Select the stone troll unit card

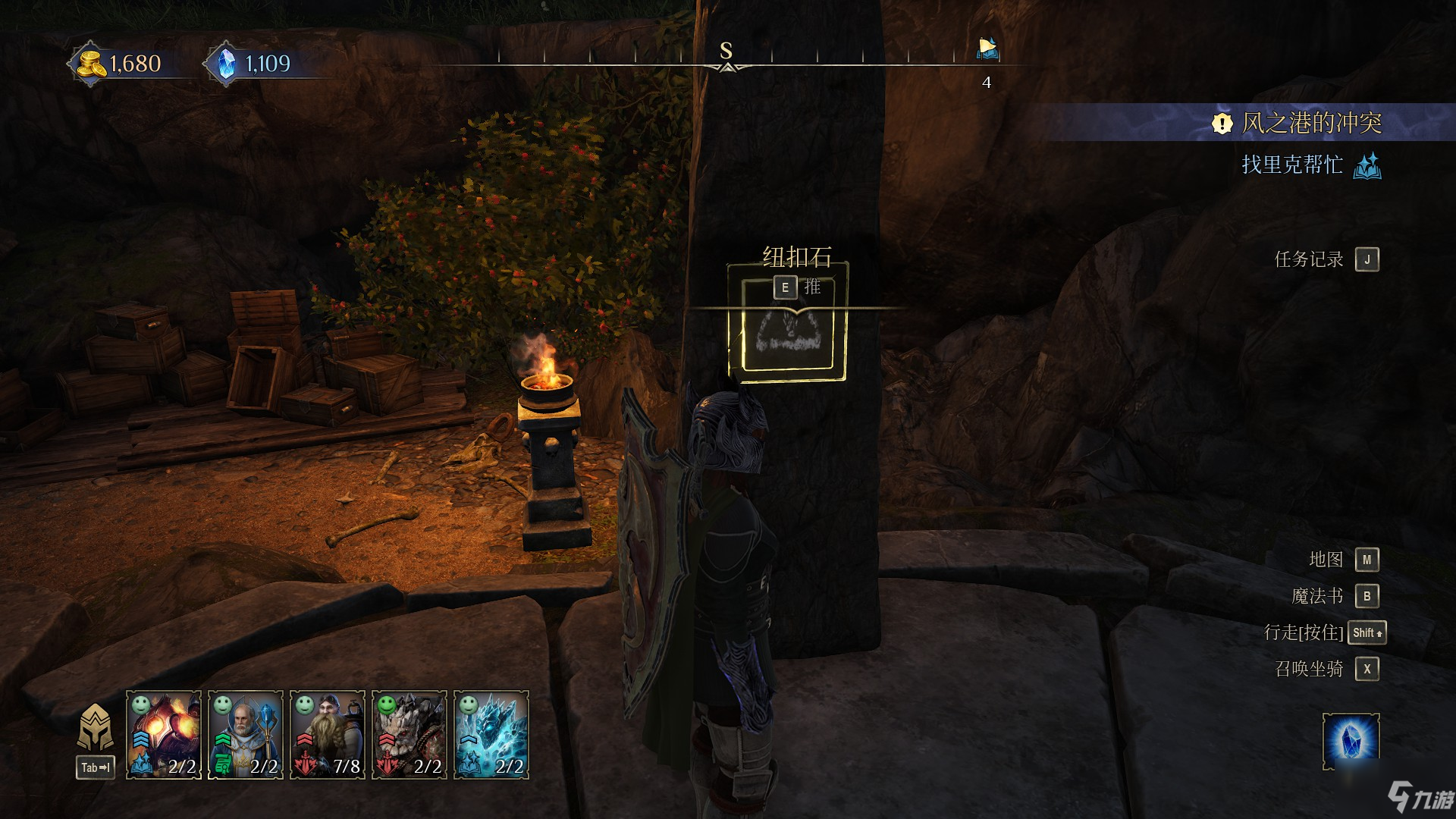coord(409,734)
